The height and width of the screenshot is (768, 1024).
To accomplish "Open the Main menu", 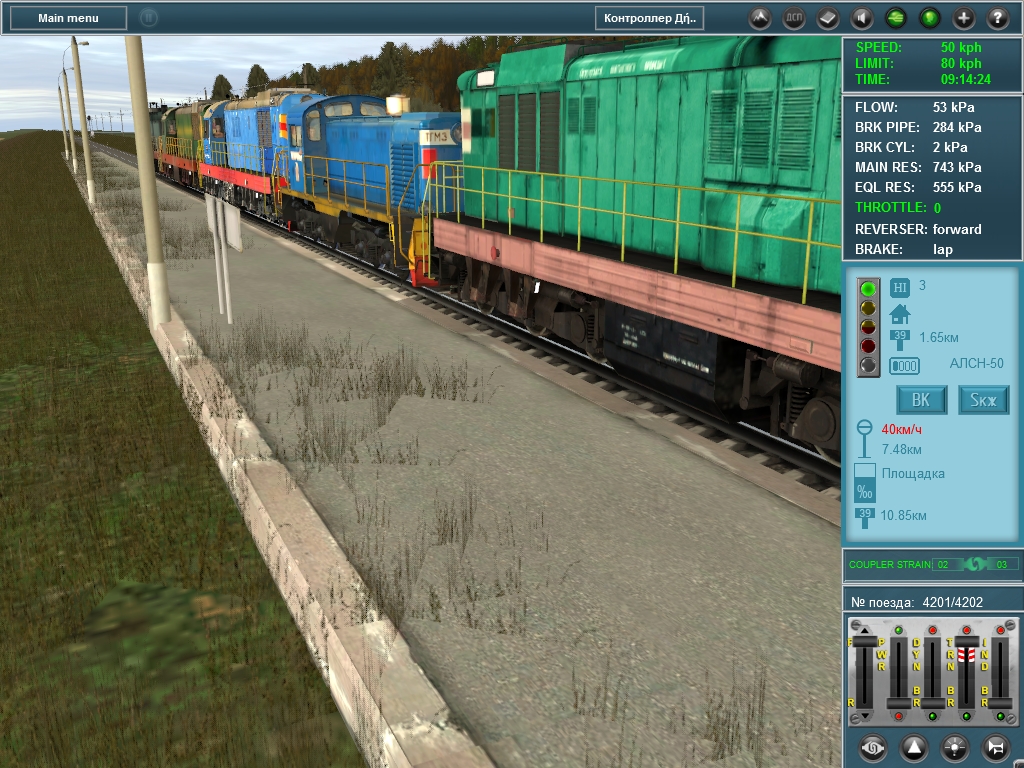I will pos(68,18).
